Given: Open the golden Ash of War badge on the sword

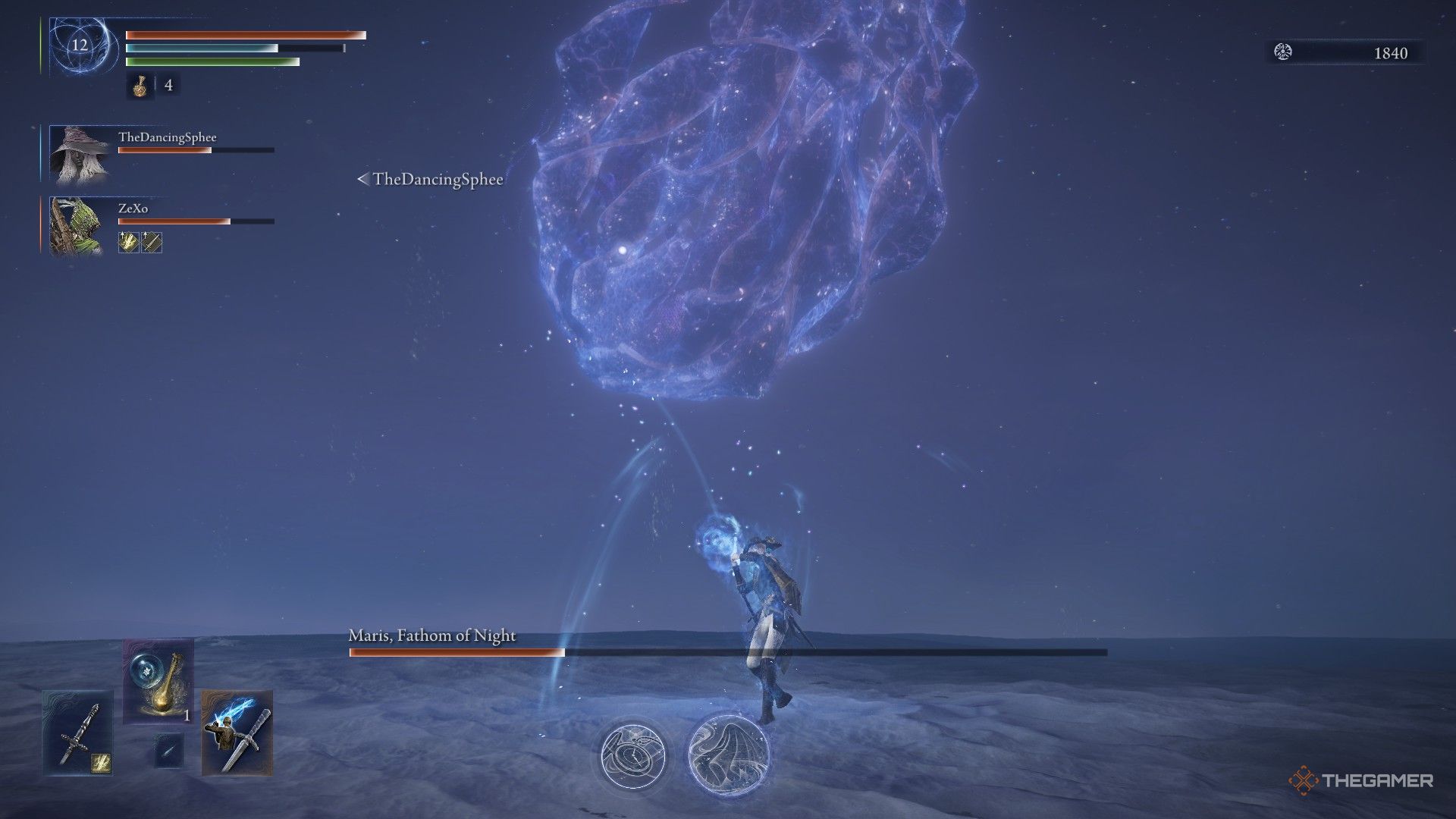Looking at the screenshot, I should pos(102,763).
